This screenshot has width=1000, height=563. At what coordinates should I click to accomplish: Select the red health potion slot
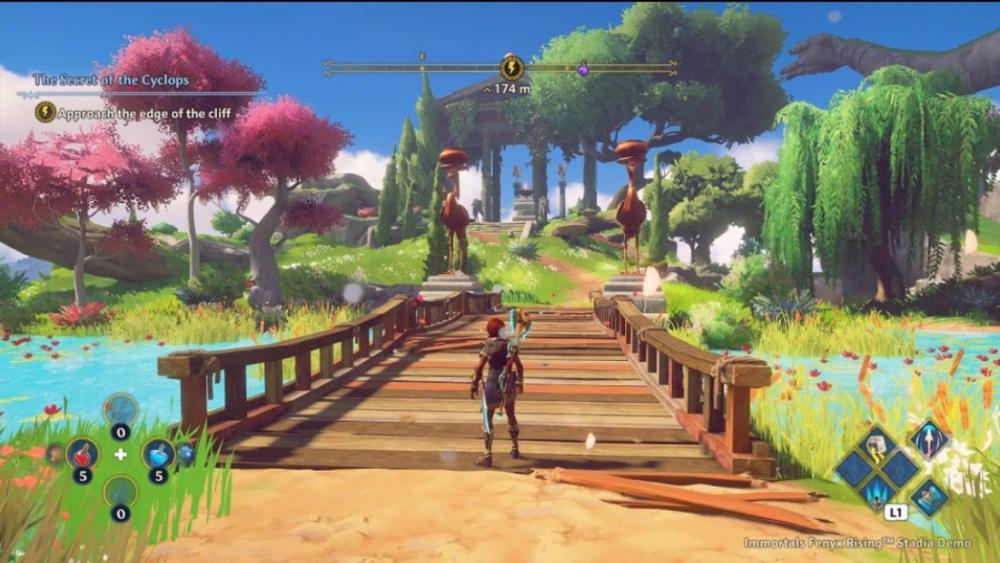click(x=82, y=453)
